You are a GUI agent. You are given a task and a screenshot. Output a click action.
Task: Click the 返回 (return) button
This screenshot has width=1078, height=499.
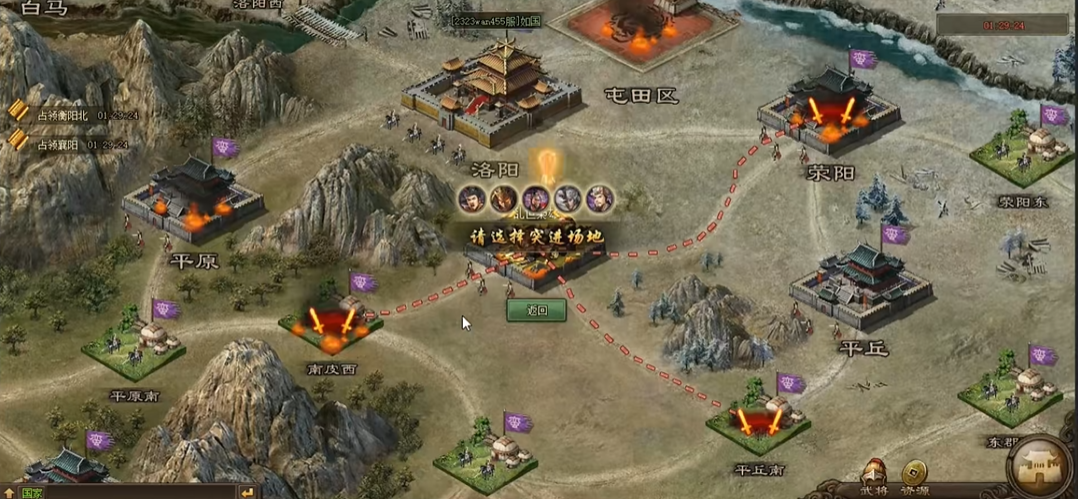(x=536, y=310)
